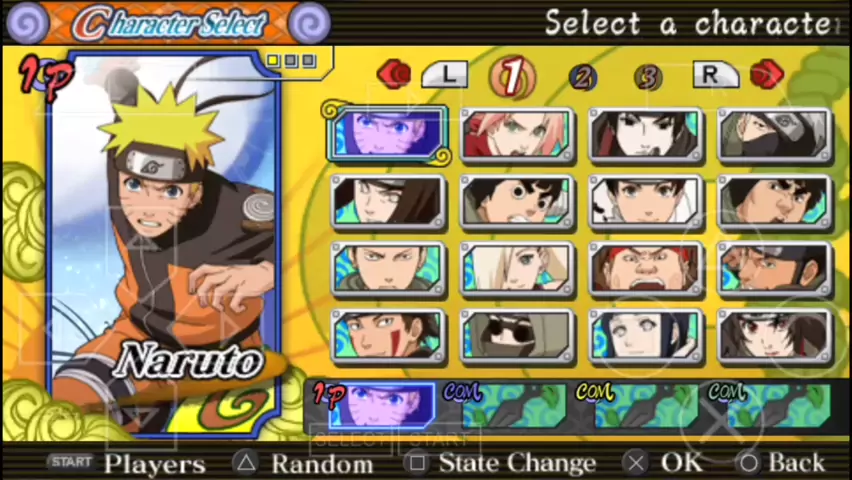Image resolution: width=852 pixels, height=480 pixels.
Task: Select Tenten's portrait tile
Action: point(646,203)
